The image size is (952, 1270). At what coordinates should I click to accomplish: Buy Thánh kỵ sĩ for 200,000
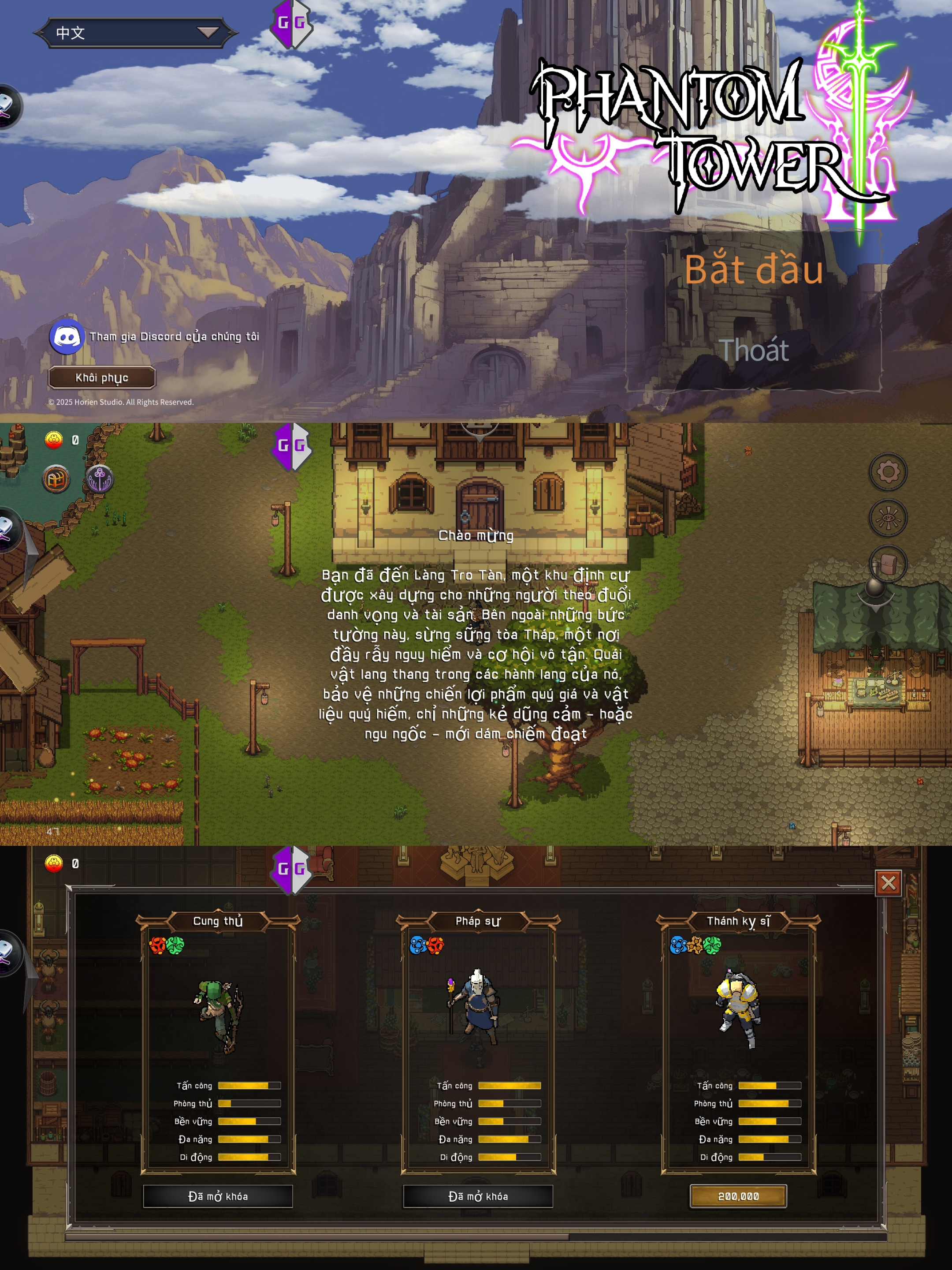point(738,1196)
